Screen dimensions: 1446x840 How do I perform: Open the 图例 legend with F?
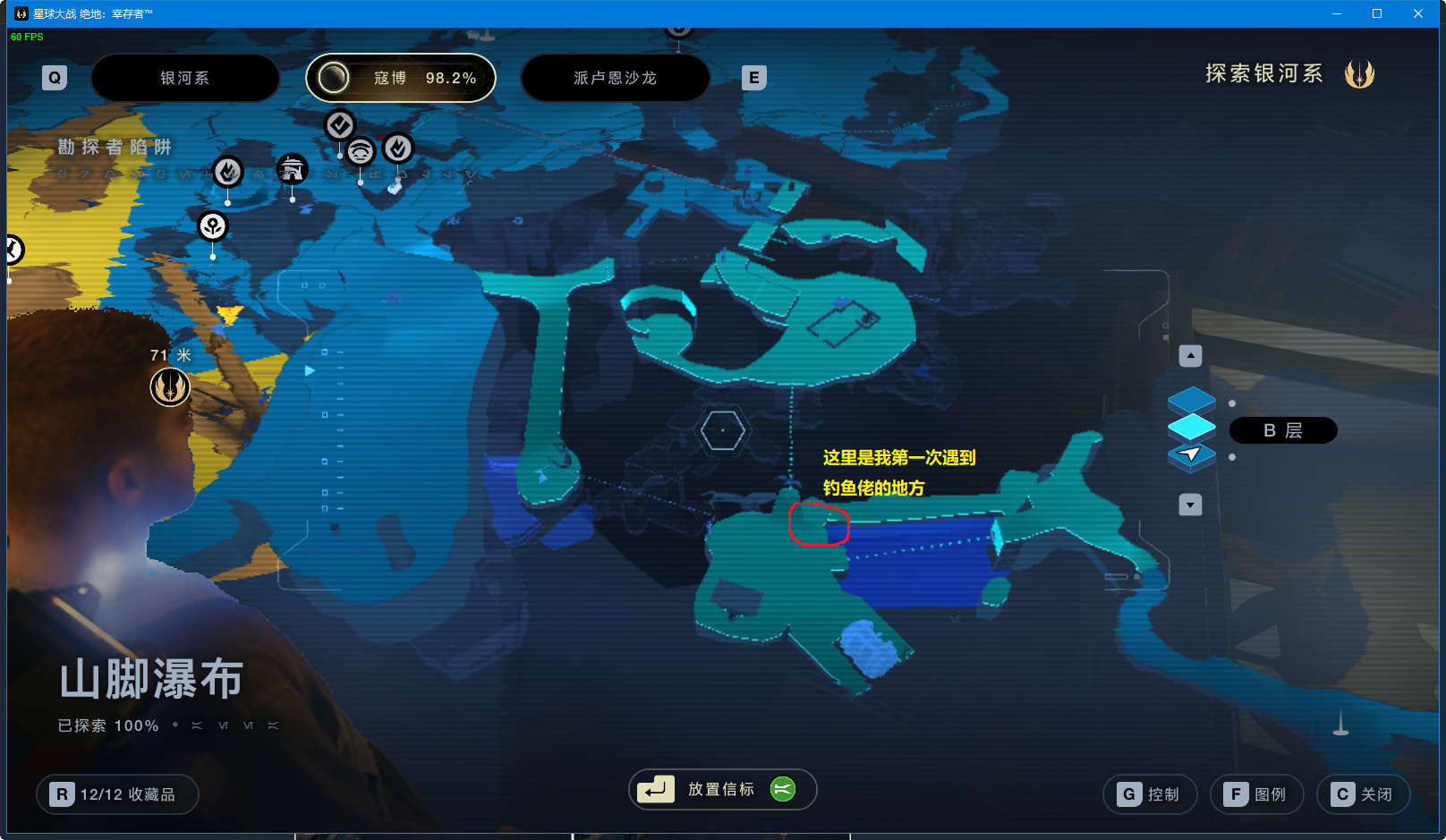(1256, 793)
